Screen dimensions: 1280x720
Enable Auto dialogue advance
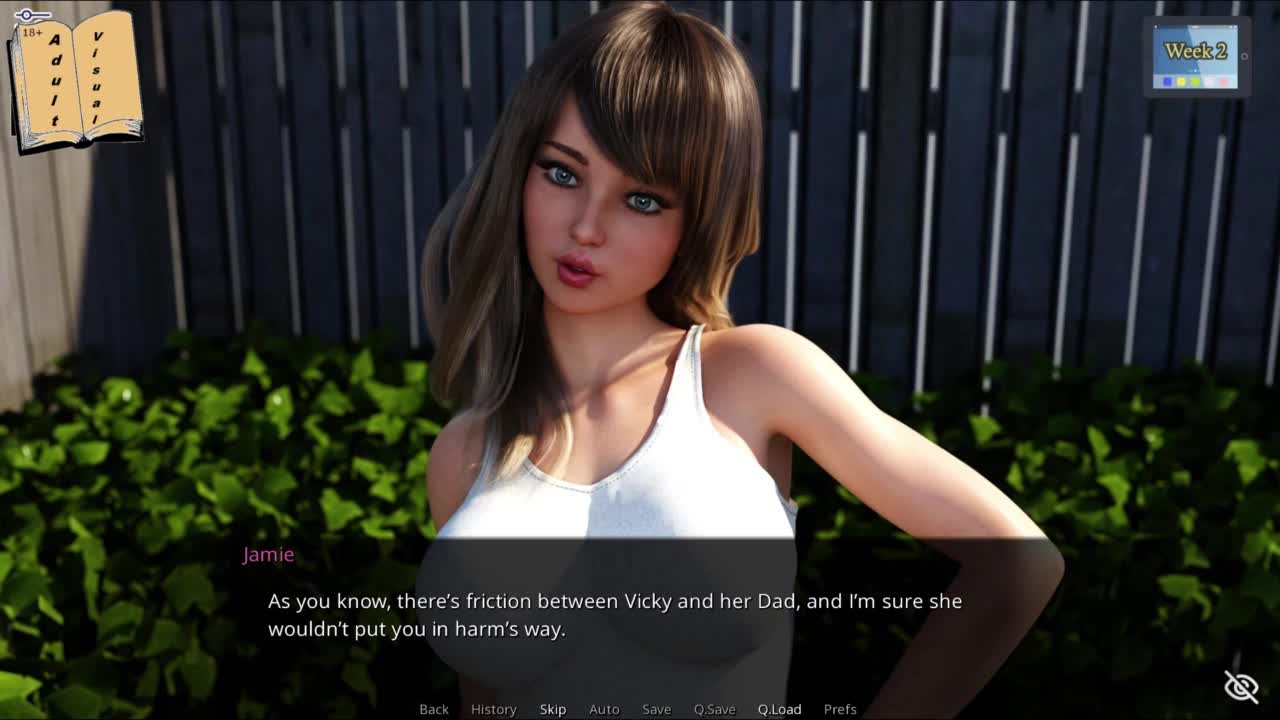point(604,709)
